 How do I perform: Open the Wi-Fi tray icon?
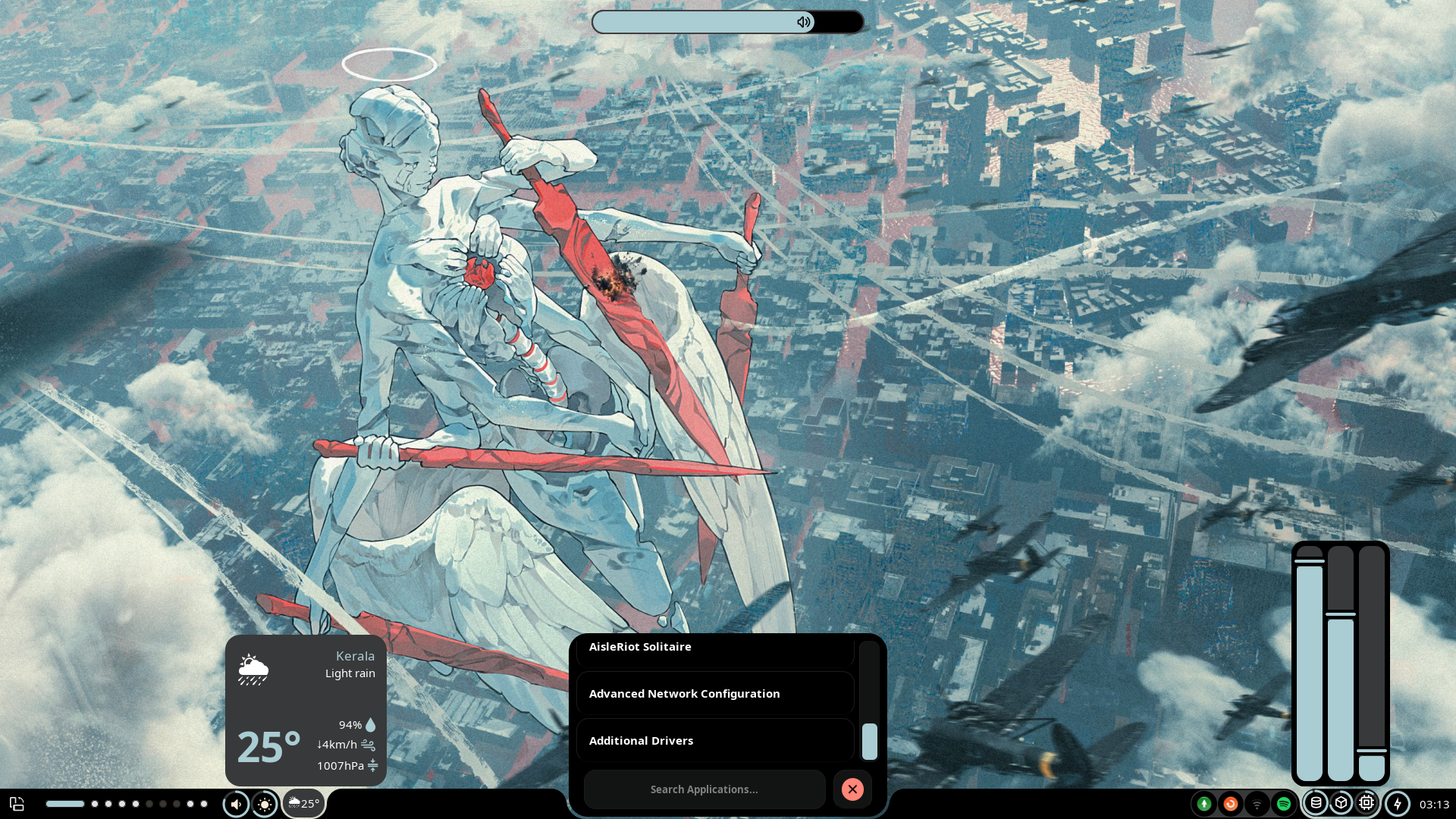(x=1257, y=804)
